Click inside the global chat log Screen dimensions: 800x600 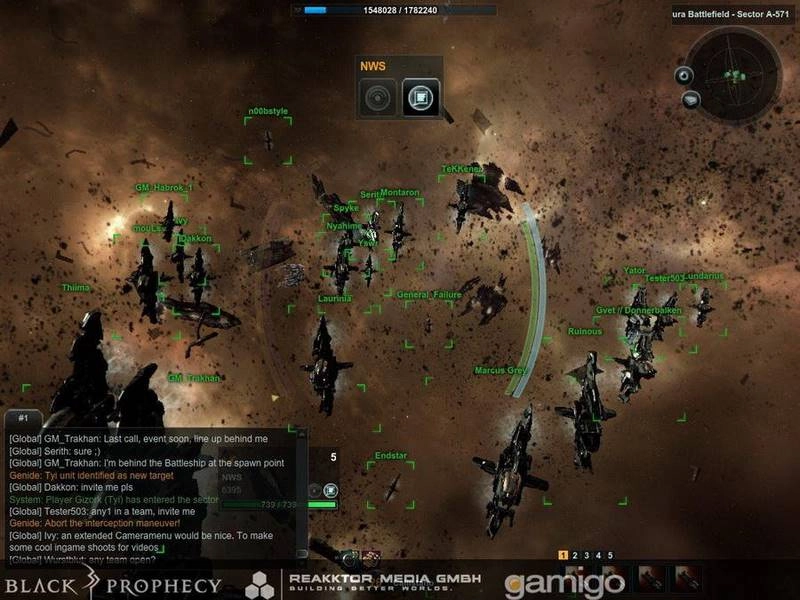pos(150,490)
